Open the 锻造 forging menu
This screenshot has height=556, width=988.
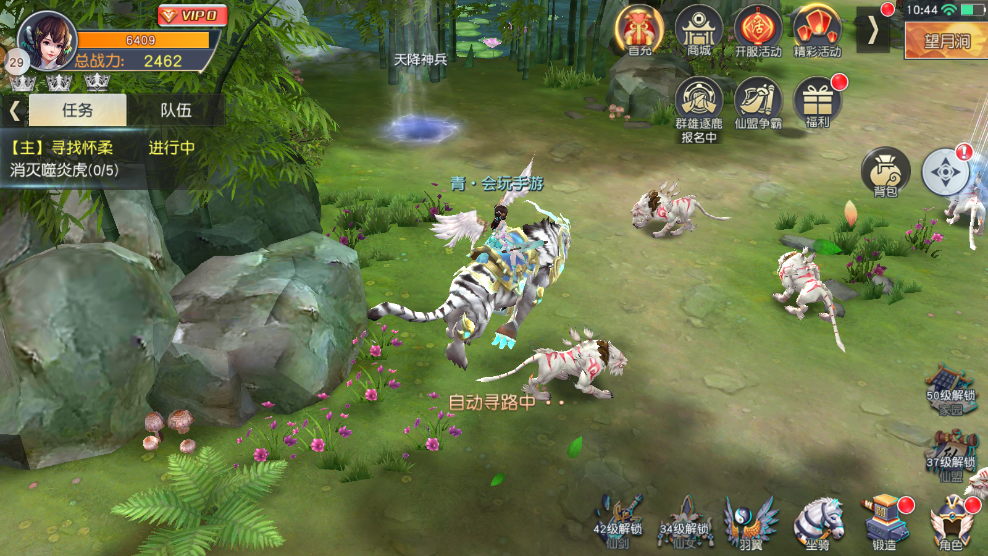pos(885,522)
